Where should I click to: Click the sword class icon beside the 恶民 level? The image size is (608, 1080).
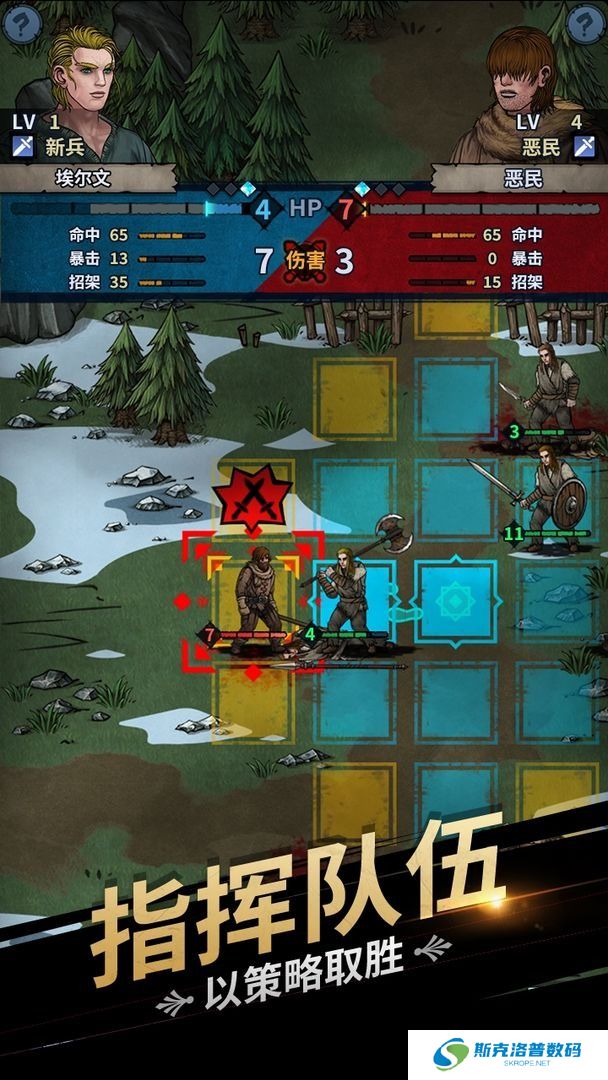(585, 147)
